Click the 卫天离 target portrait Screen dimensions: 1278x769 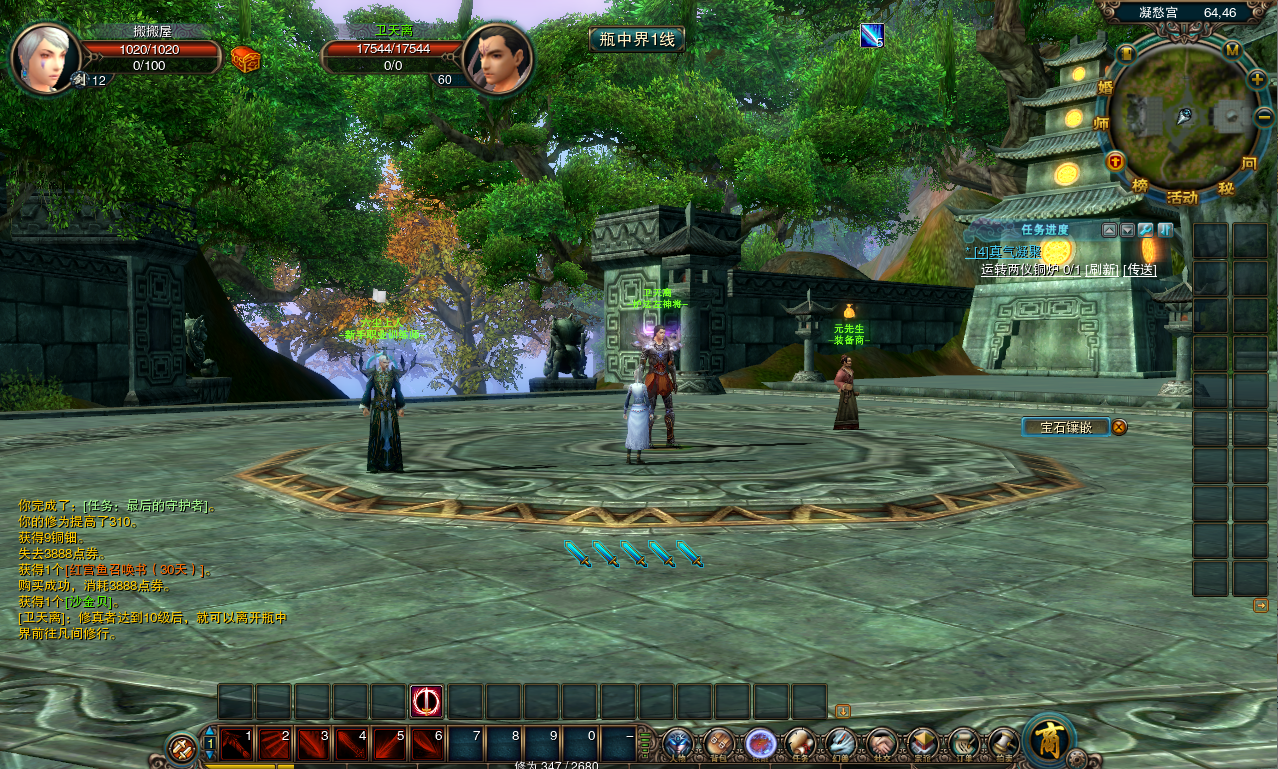point(497,59)
